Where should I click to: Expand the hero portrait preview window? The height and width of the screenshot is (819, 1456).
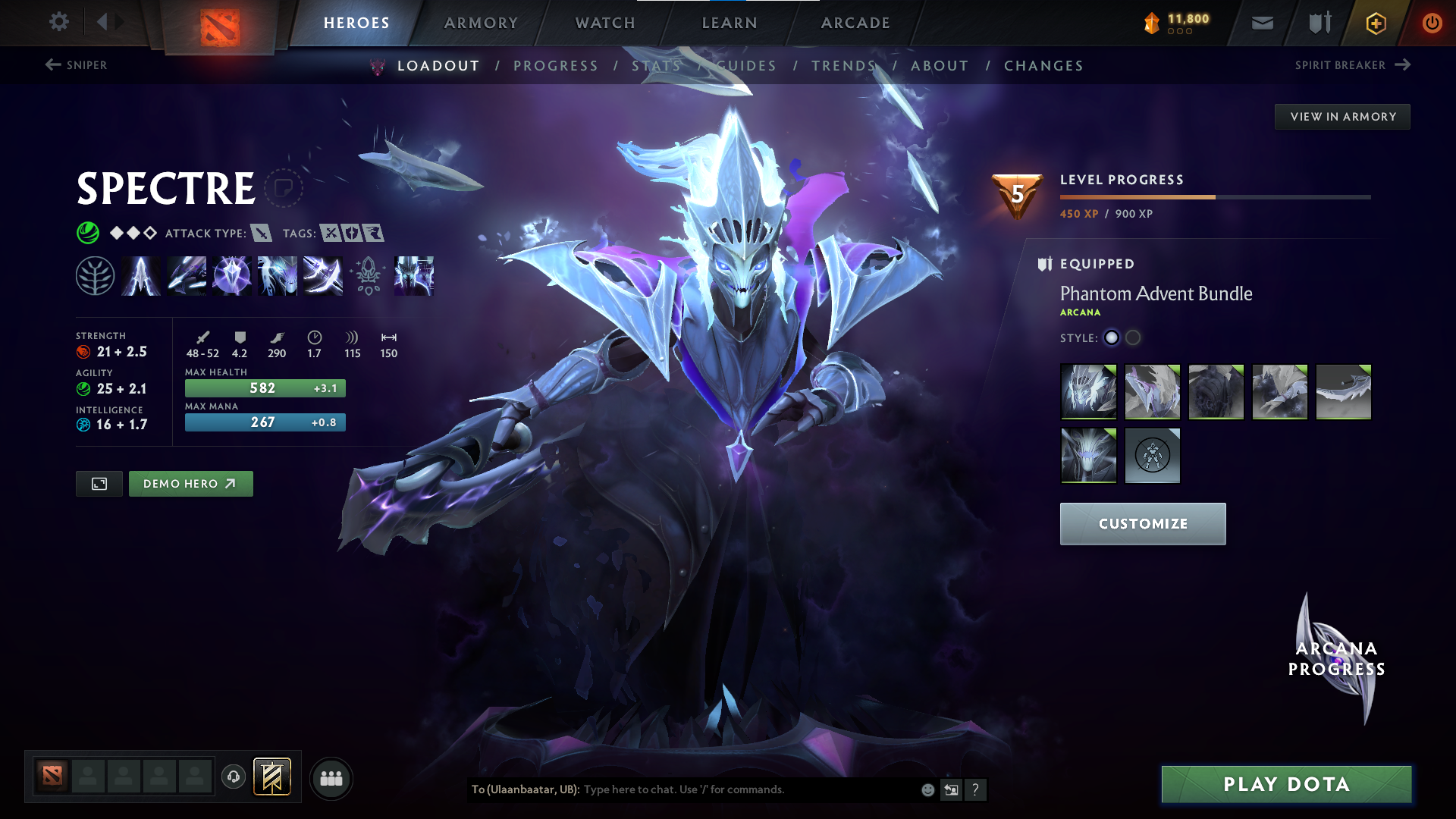coord(99,483)
